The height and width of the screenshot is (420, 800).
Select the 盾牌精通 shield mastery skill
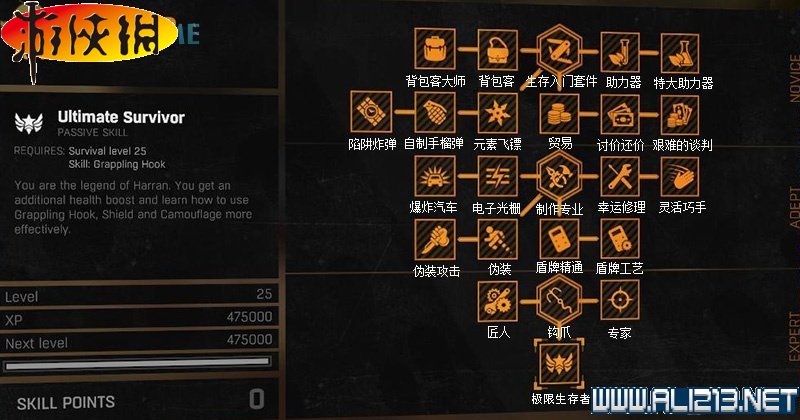click(x=557, y=238)
